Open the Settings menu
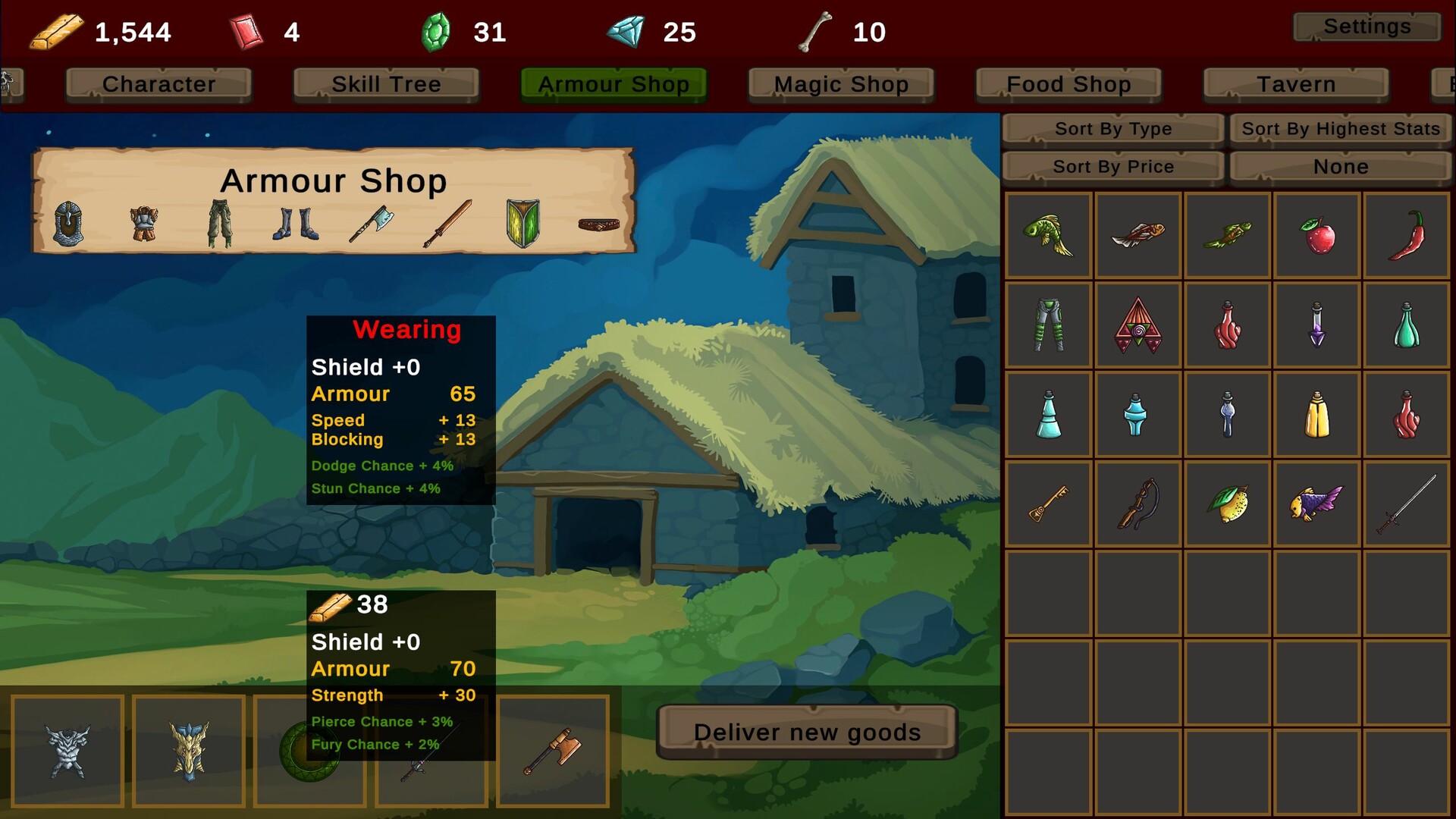 coord(1366,27)
